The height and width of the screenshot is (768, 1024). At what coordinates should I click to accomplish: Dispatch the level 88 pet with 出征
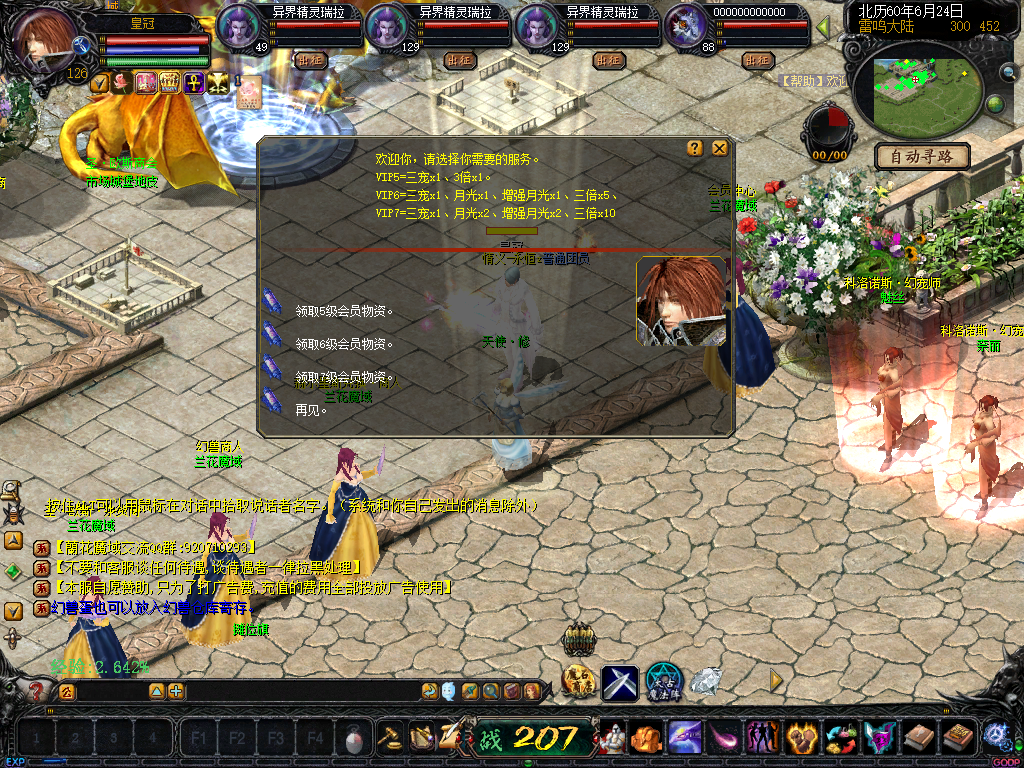(x=756, y=60)
